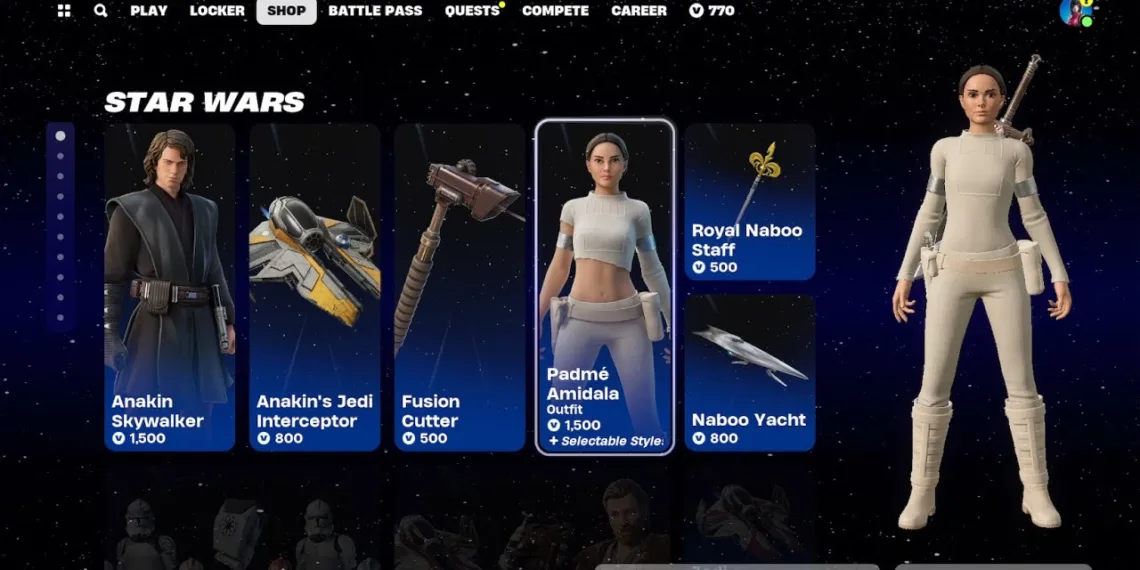1140x570 pixels.
Task: Select the Shop tab
Action: pos(286,11)
